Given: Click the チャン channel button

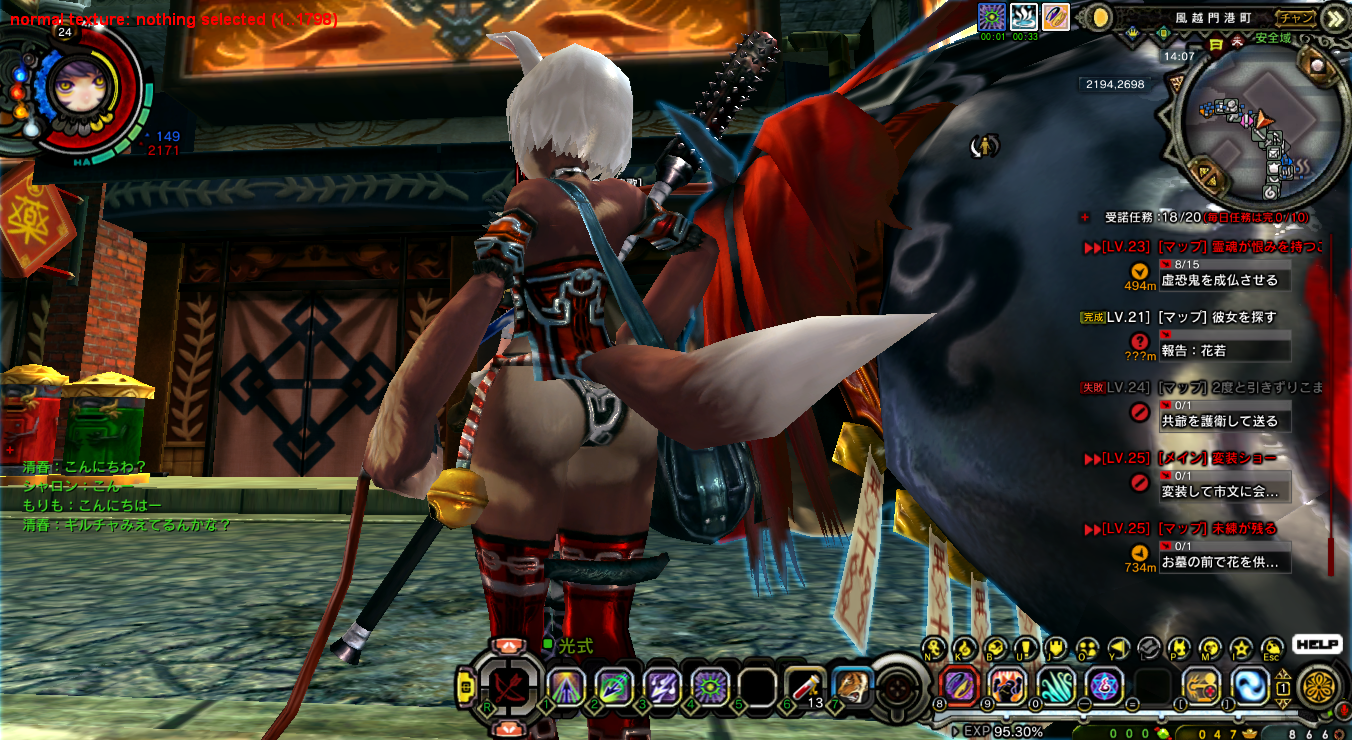Looking at the screenshot, I should [1296, 17].
